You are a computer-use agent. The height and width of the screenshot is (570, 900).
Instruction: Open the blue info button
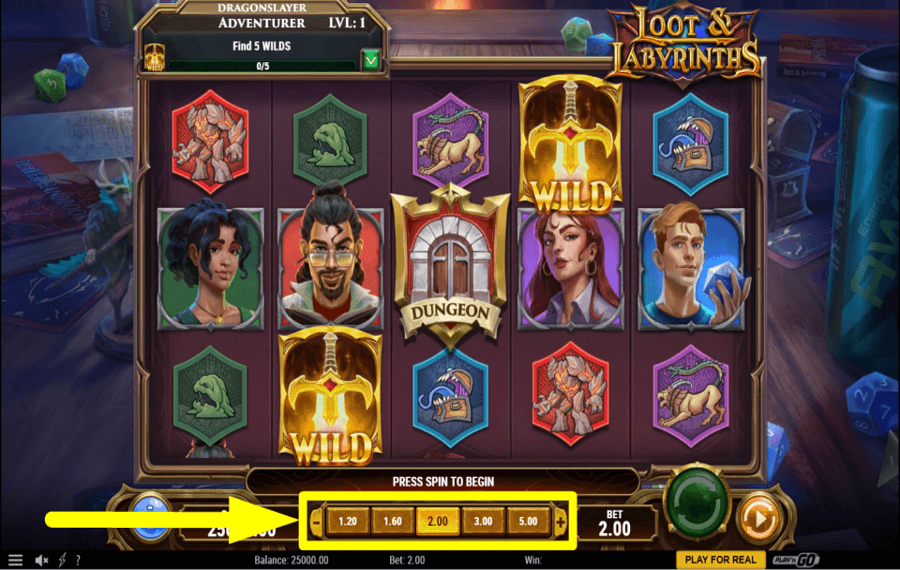click(152, 514)
